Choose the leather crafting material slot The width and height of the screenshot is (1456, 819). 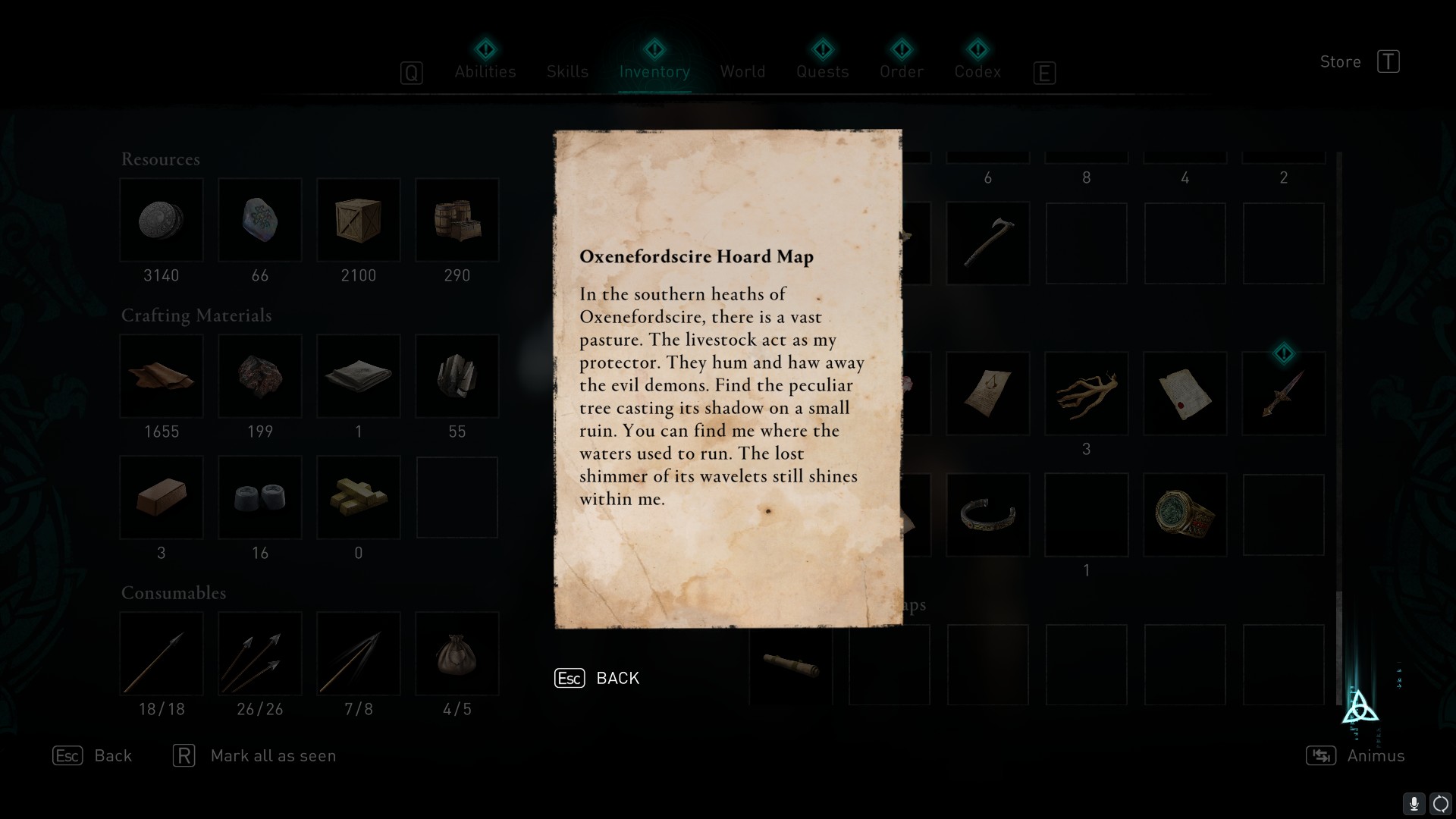[162, 377]
